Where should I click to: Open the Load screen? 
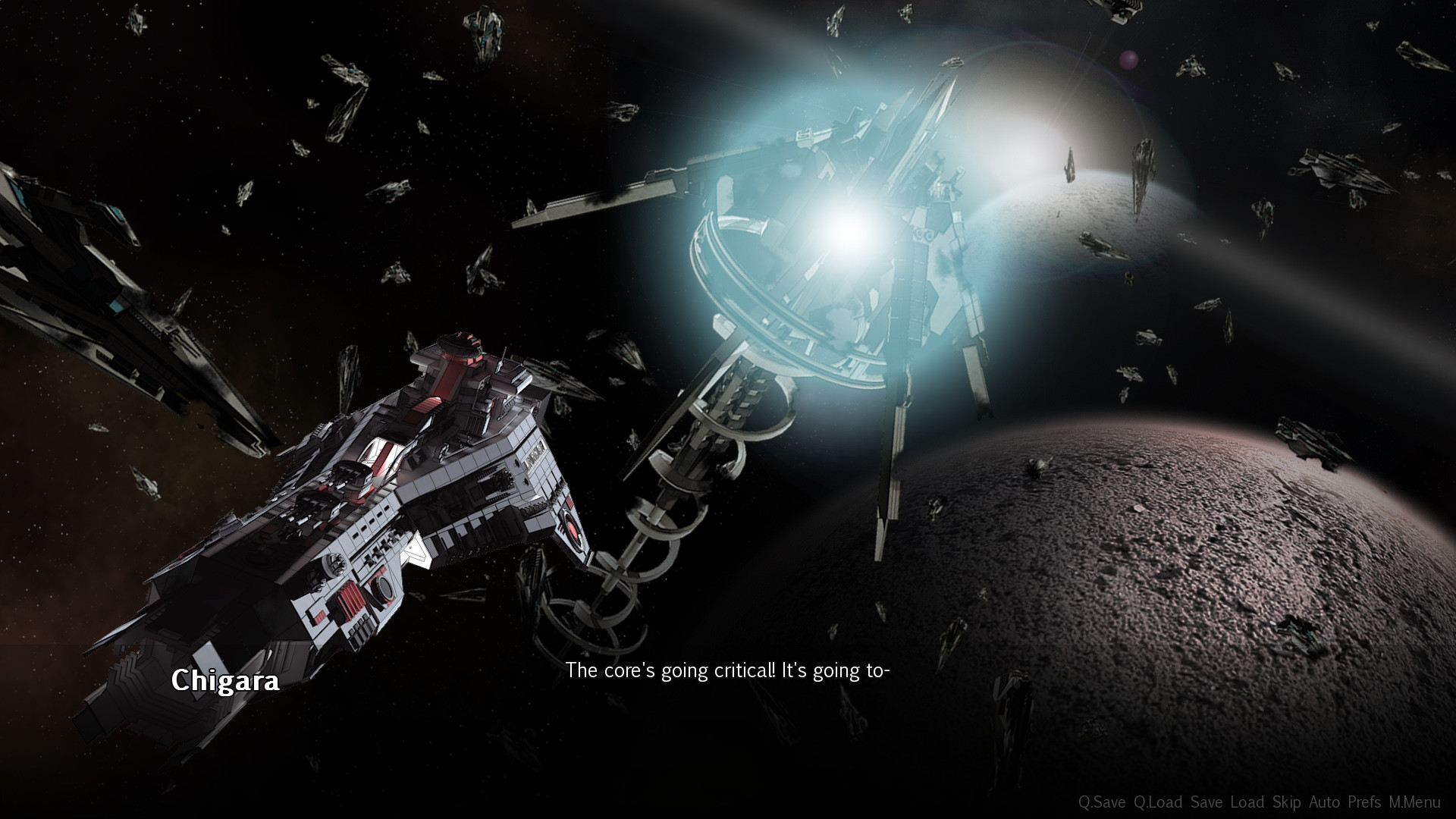point(1247,801)
